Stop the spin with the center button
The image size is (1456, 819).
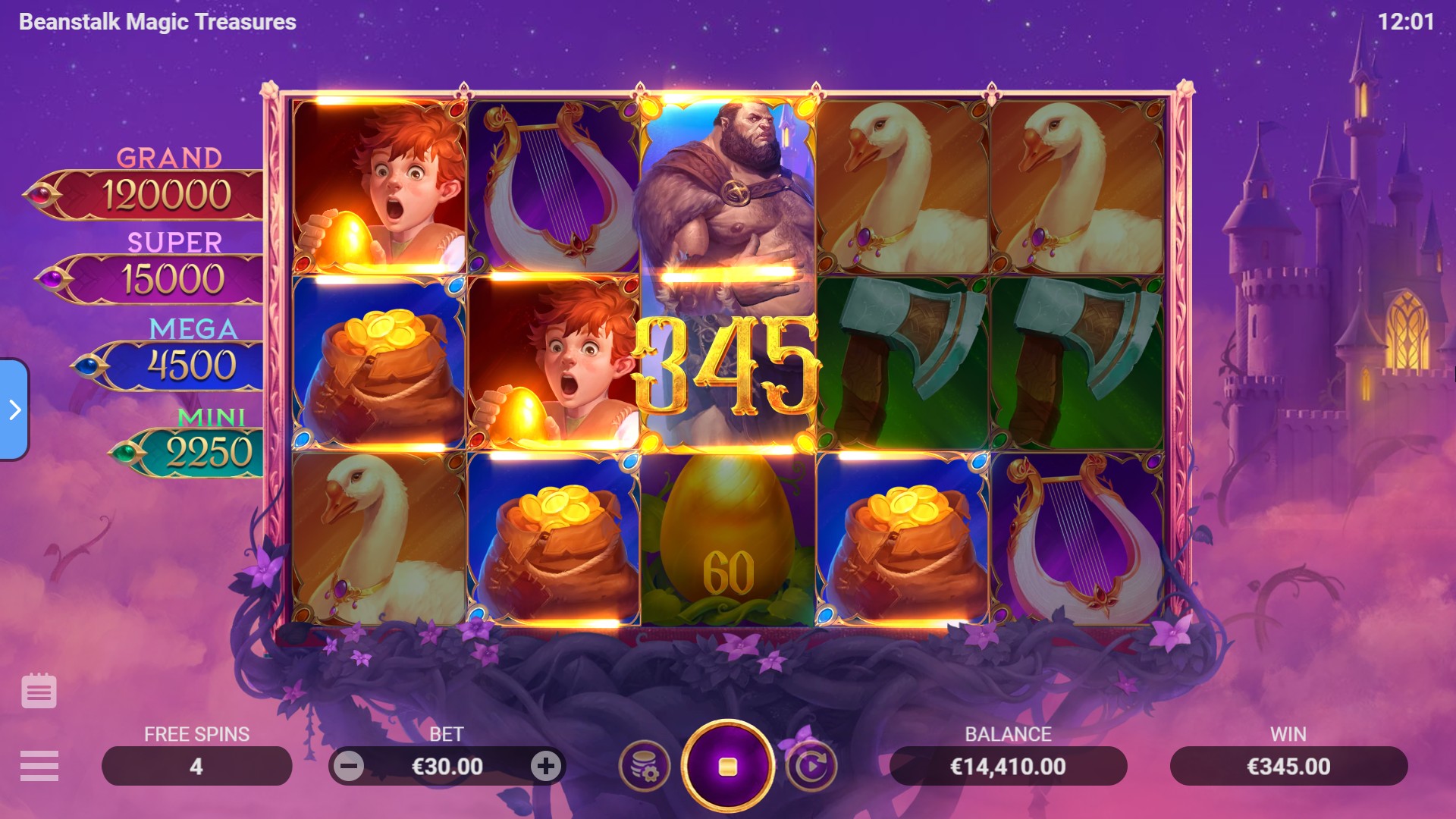pos(727,766)
